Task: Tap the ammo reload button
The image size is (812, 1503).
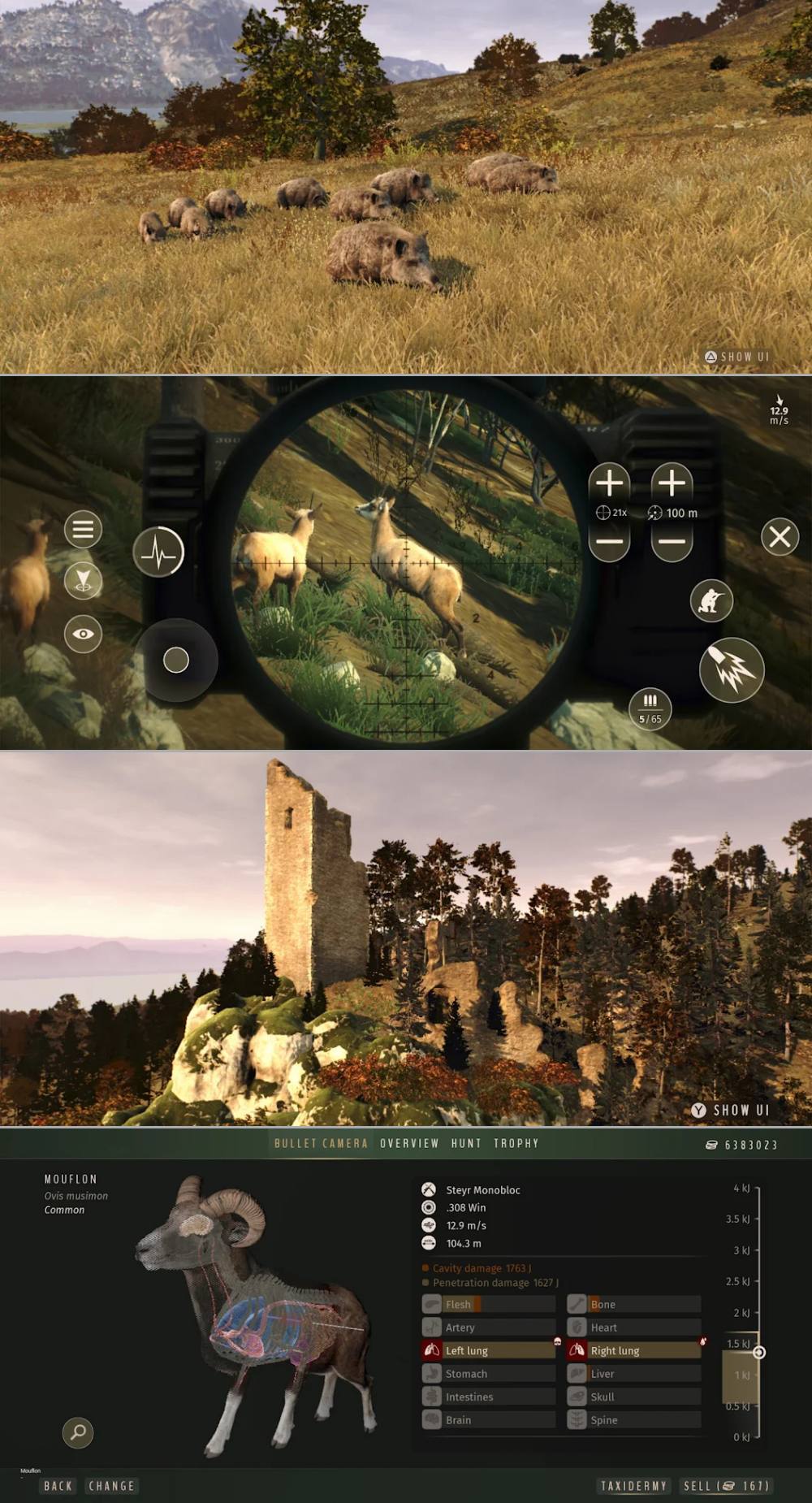Action: click(650, 708)
